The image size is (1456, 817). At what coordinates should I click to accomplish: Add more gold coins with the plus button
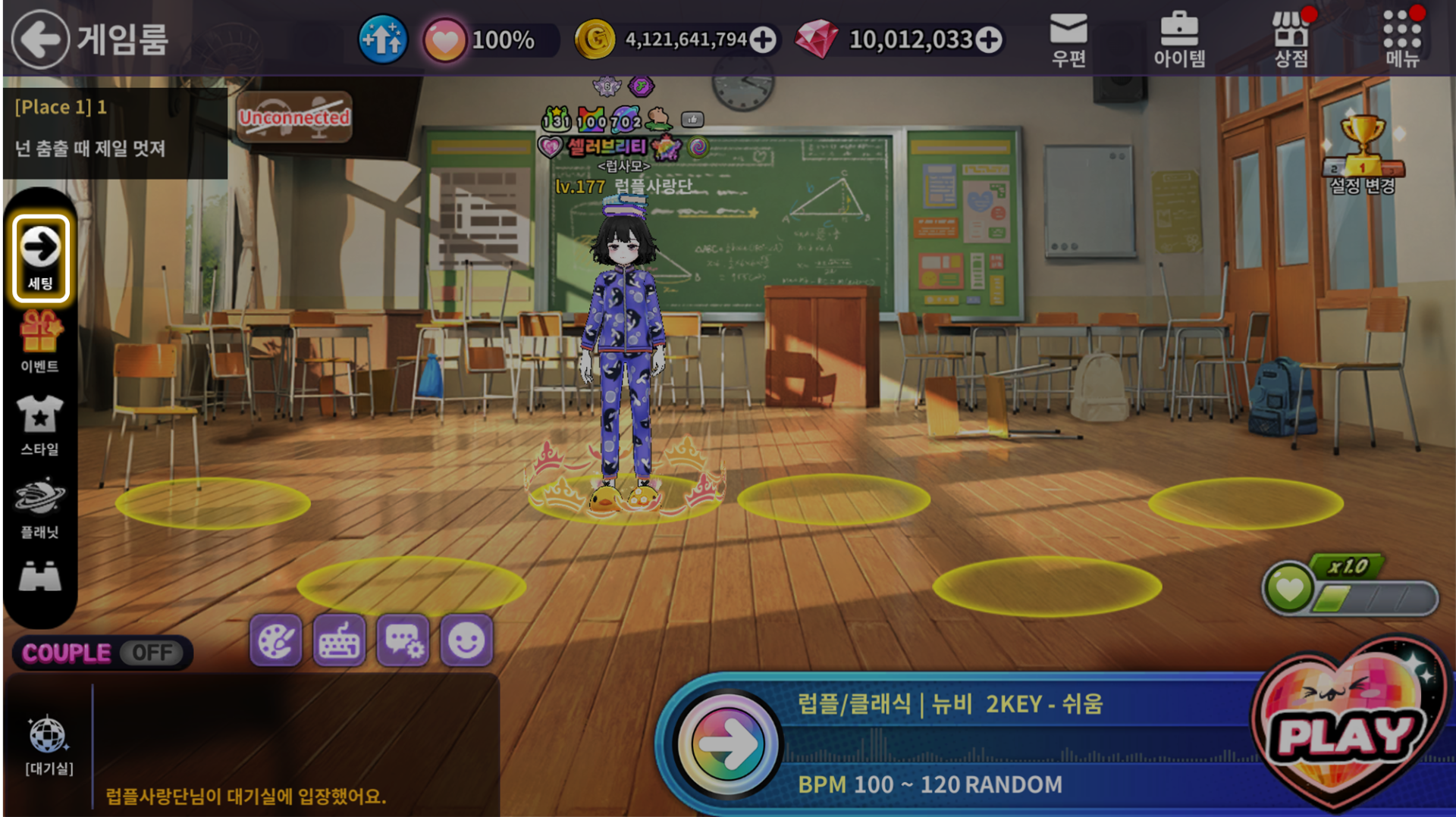(x=763, y=39)
